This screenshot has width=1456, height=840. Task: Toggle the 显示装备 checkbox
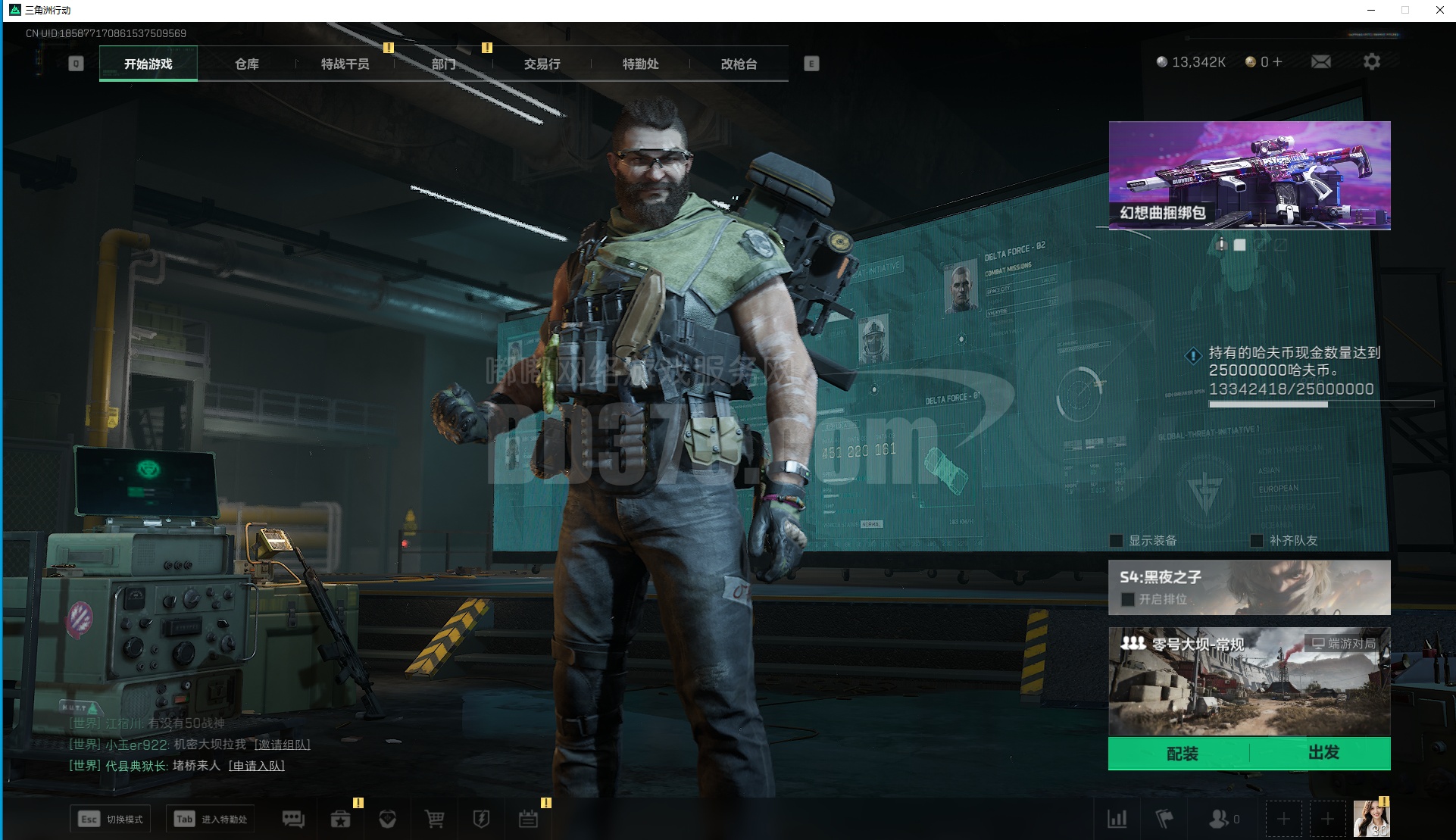click(1116, 541)
